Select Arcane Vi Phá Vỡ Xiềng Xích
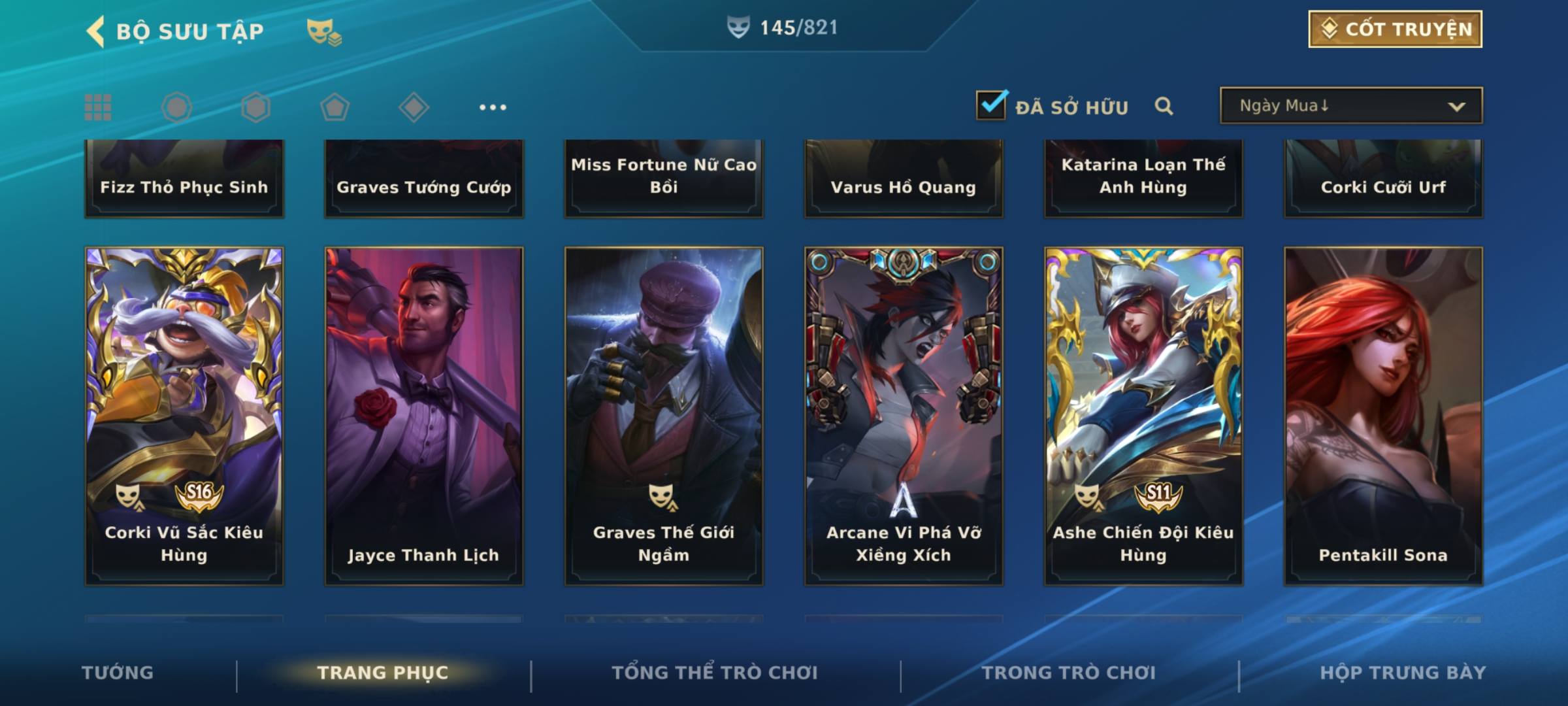Viewport: 1568px width, 706px height. (x=904, y=415)
